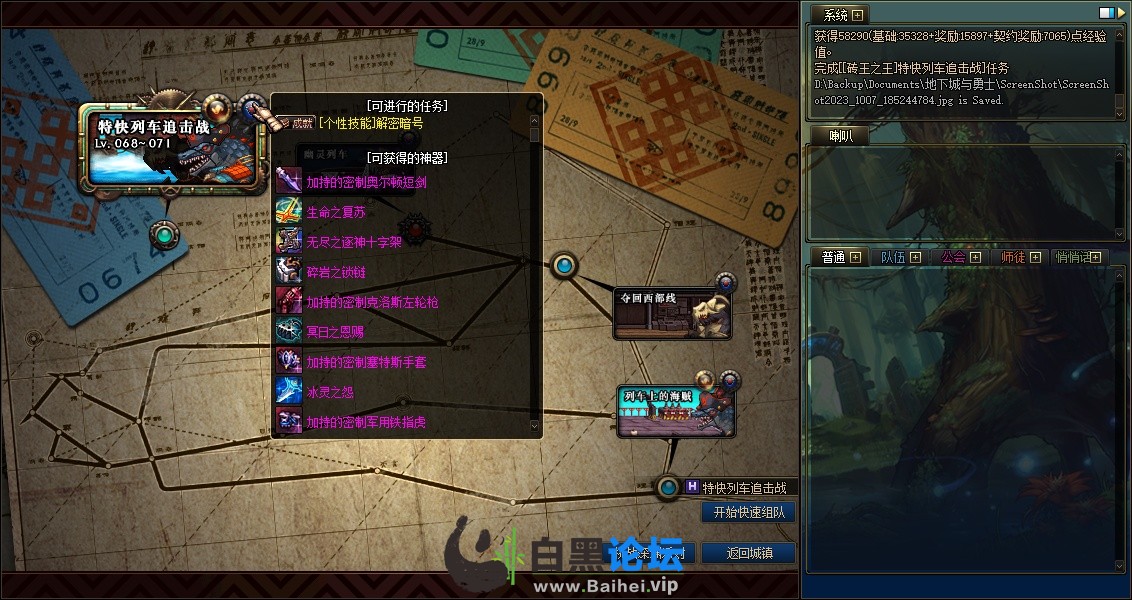Open the 队伍 party chat tab
This screenshot has height=600, width=1132.
coord(893,257)
